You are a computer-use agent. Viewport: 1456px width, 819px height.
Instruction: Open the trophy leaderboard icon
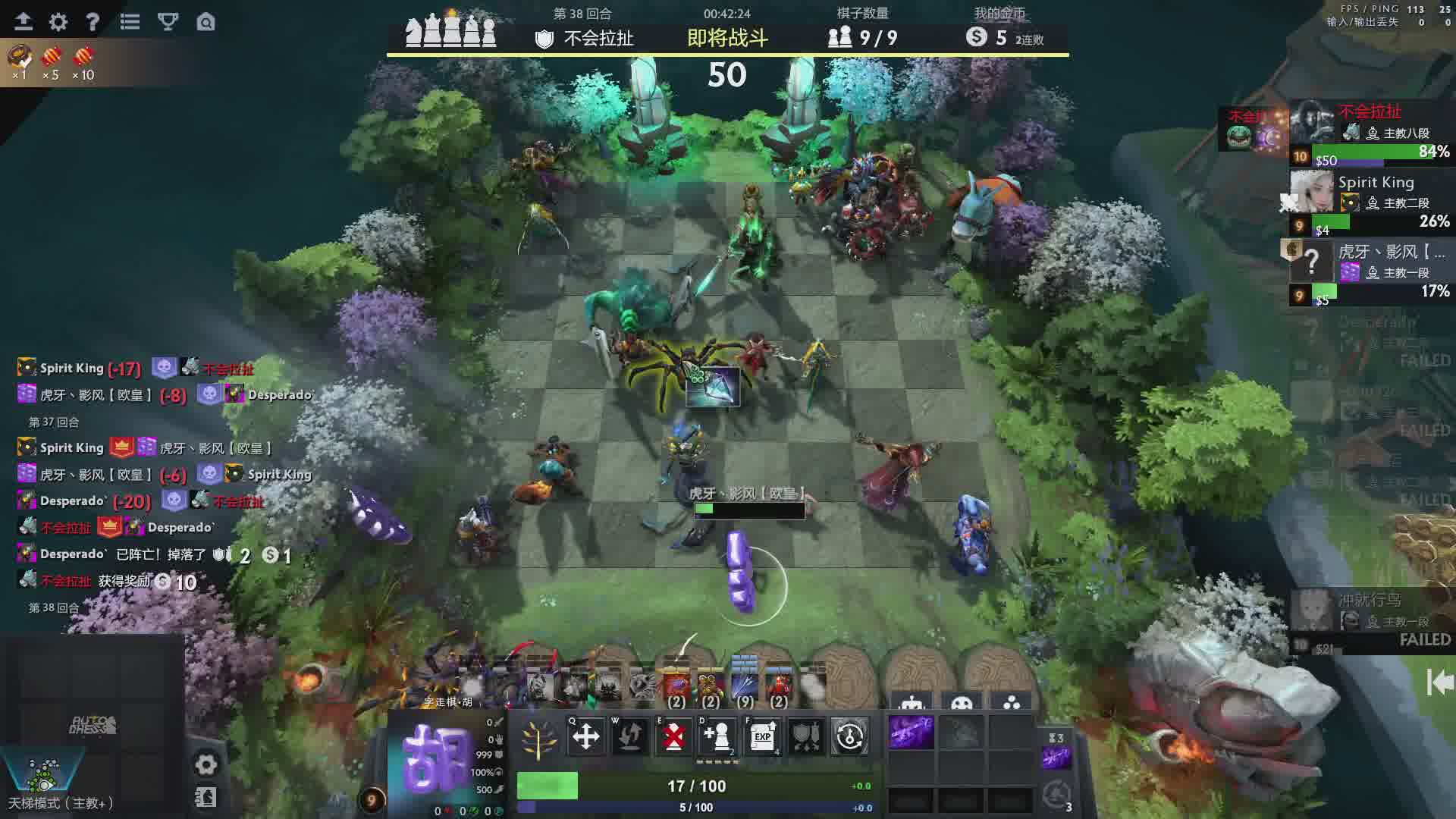click(x=168, y=22)
